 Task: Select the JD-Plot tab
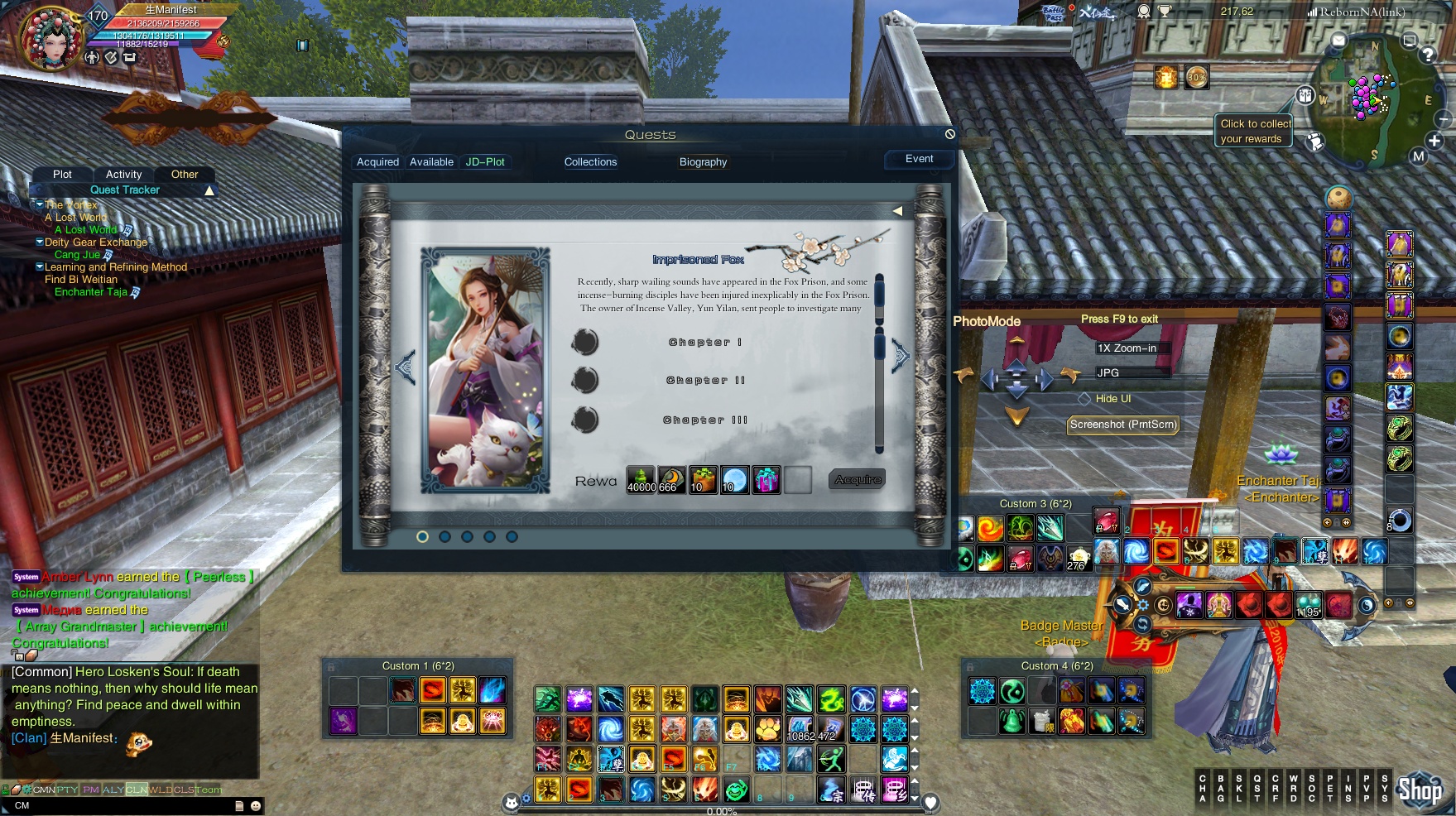(x=485, y=162)
